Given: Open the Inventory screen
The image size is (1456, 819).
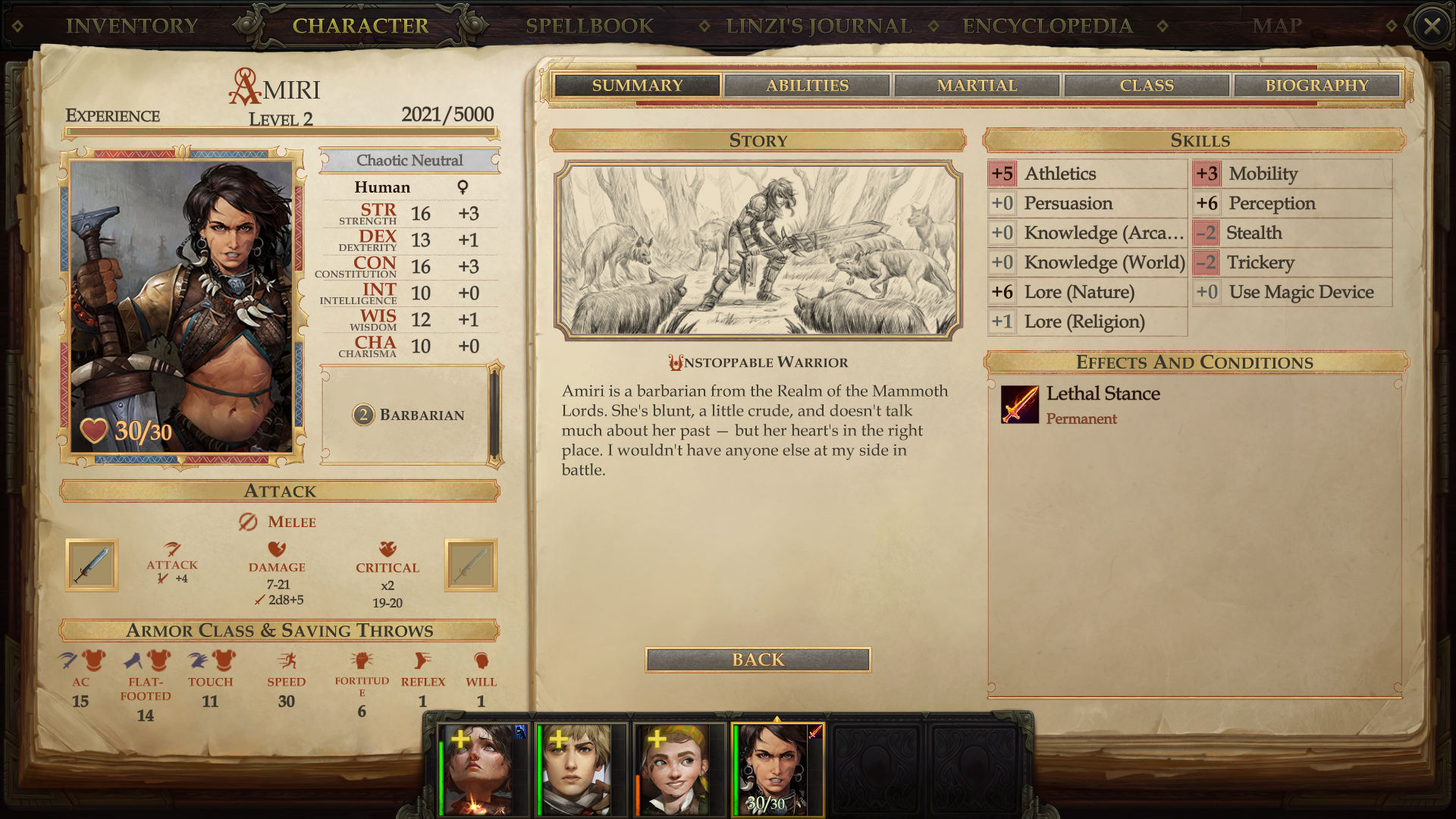Looking at the screenshot, I should (x=132, y=26).
